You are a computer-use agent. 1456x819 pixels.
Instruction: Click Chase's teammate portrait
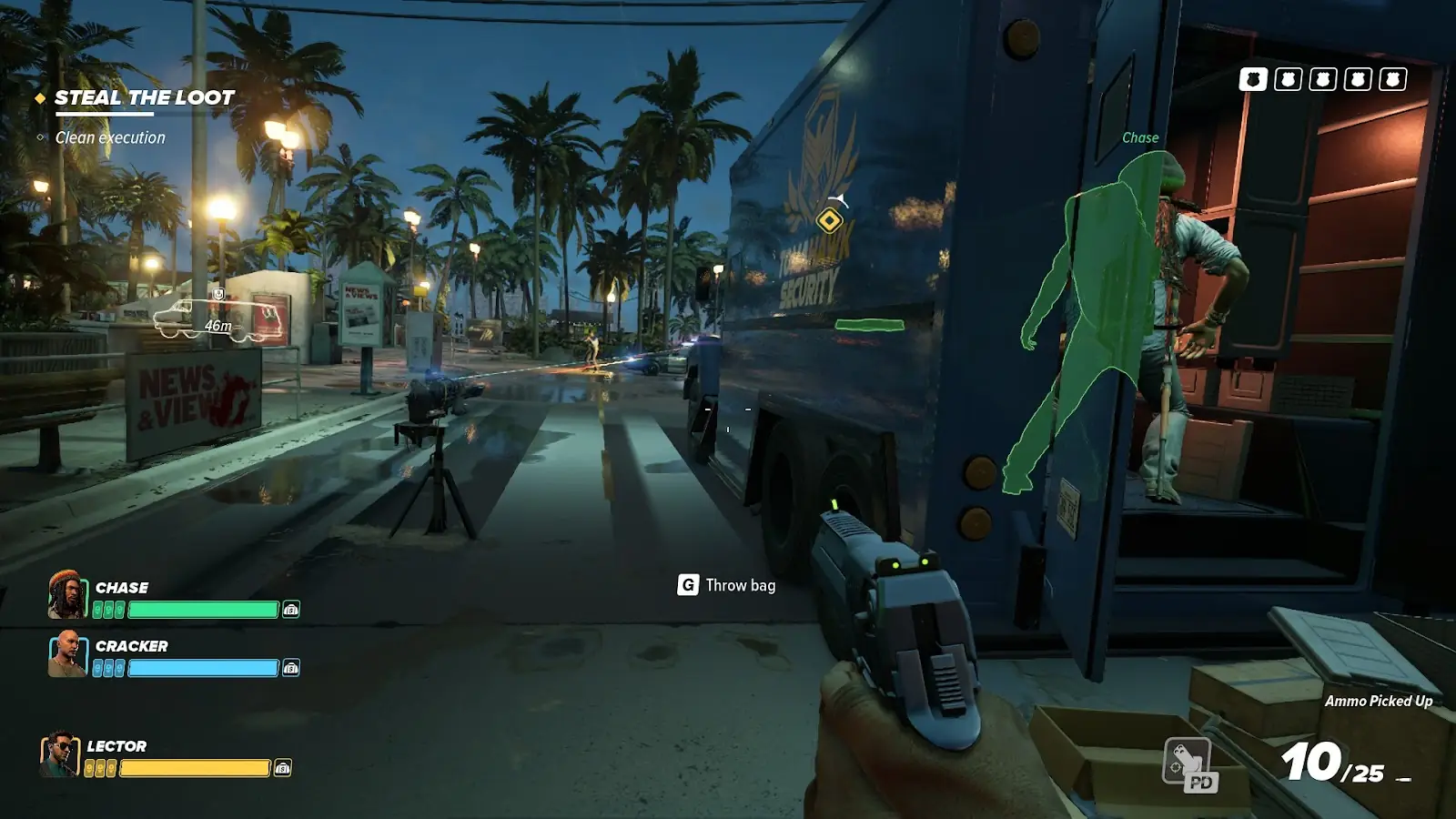[66, 595]
